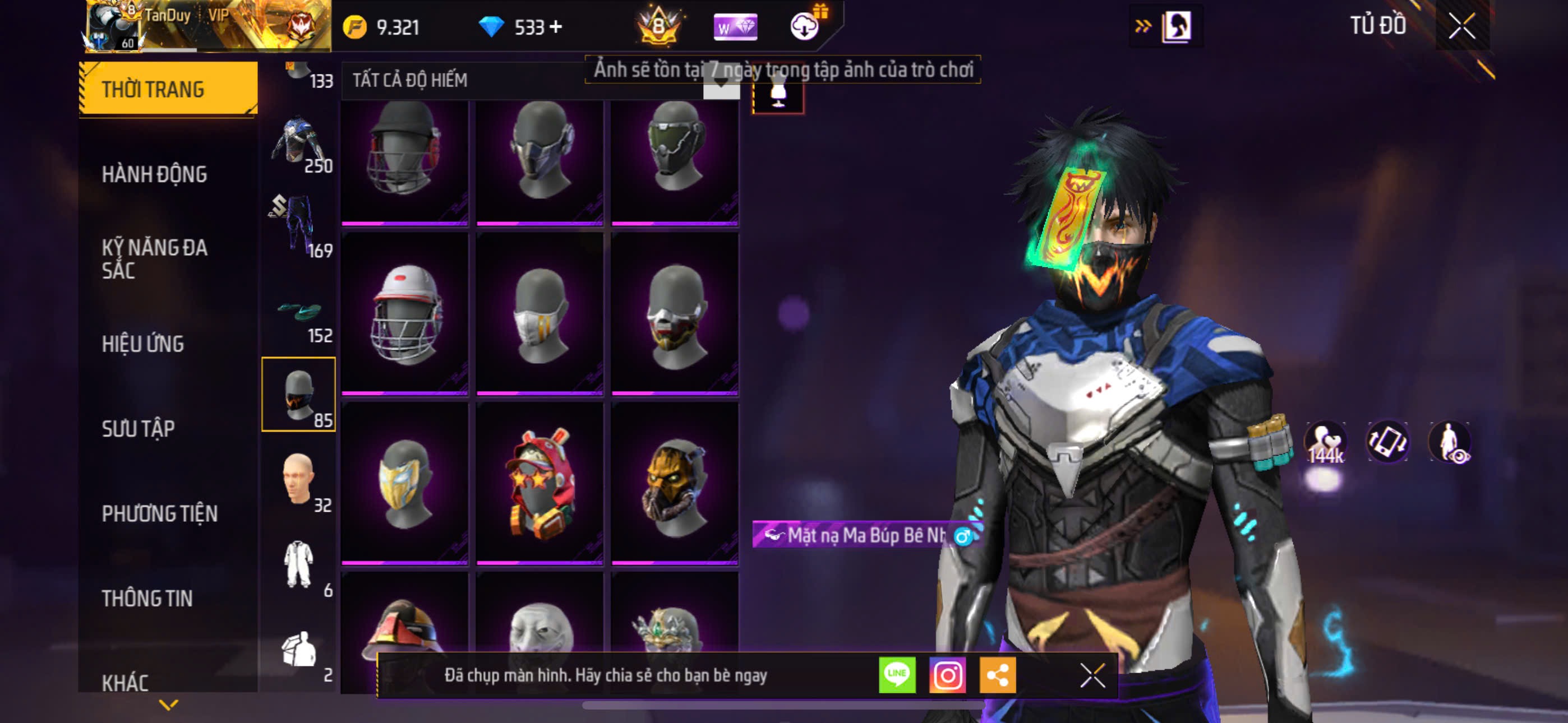The height and width of the screenshot is (723, 1568).
Task: Open the HIỆU ỨNG section
Action: 142,344
